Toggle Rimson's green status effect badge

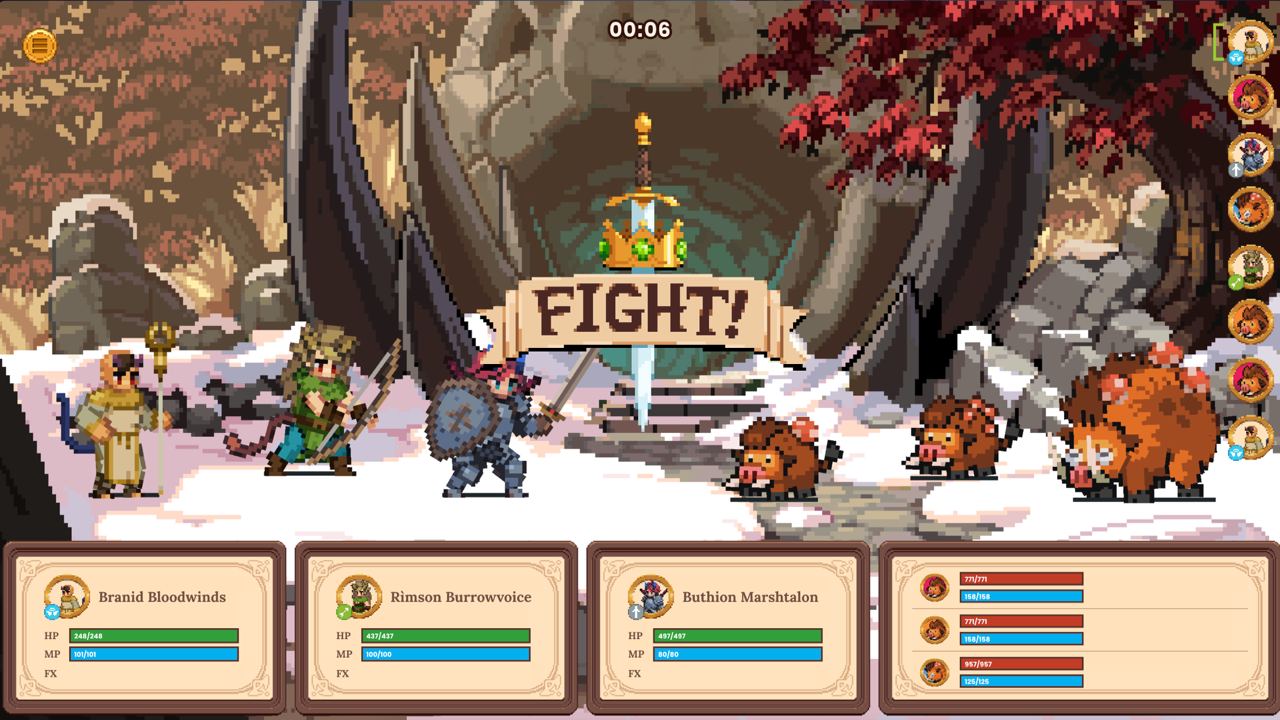[342, 613]
